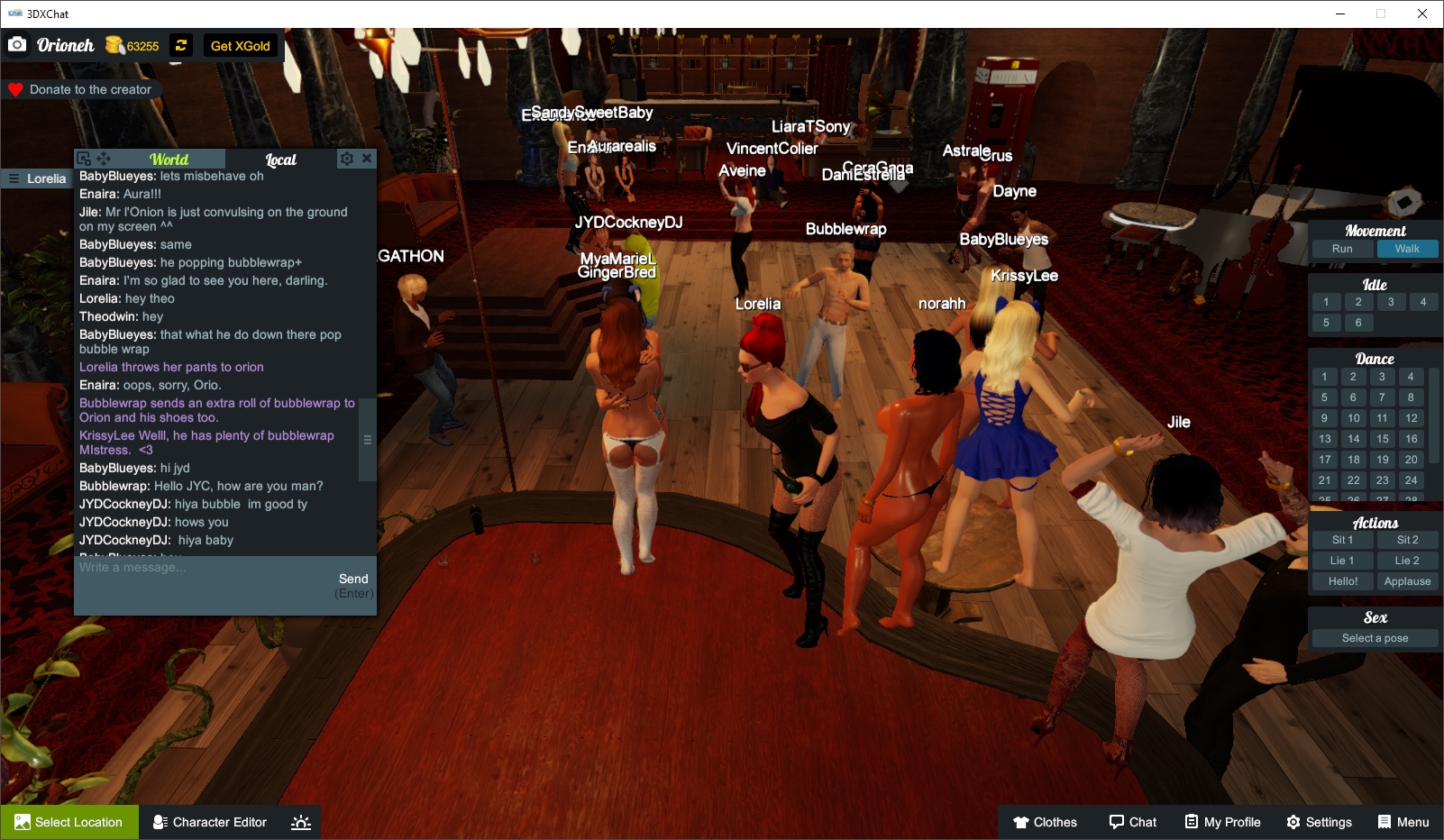
Task: Open chat window settings gear
Action: [x=347, y=158]
